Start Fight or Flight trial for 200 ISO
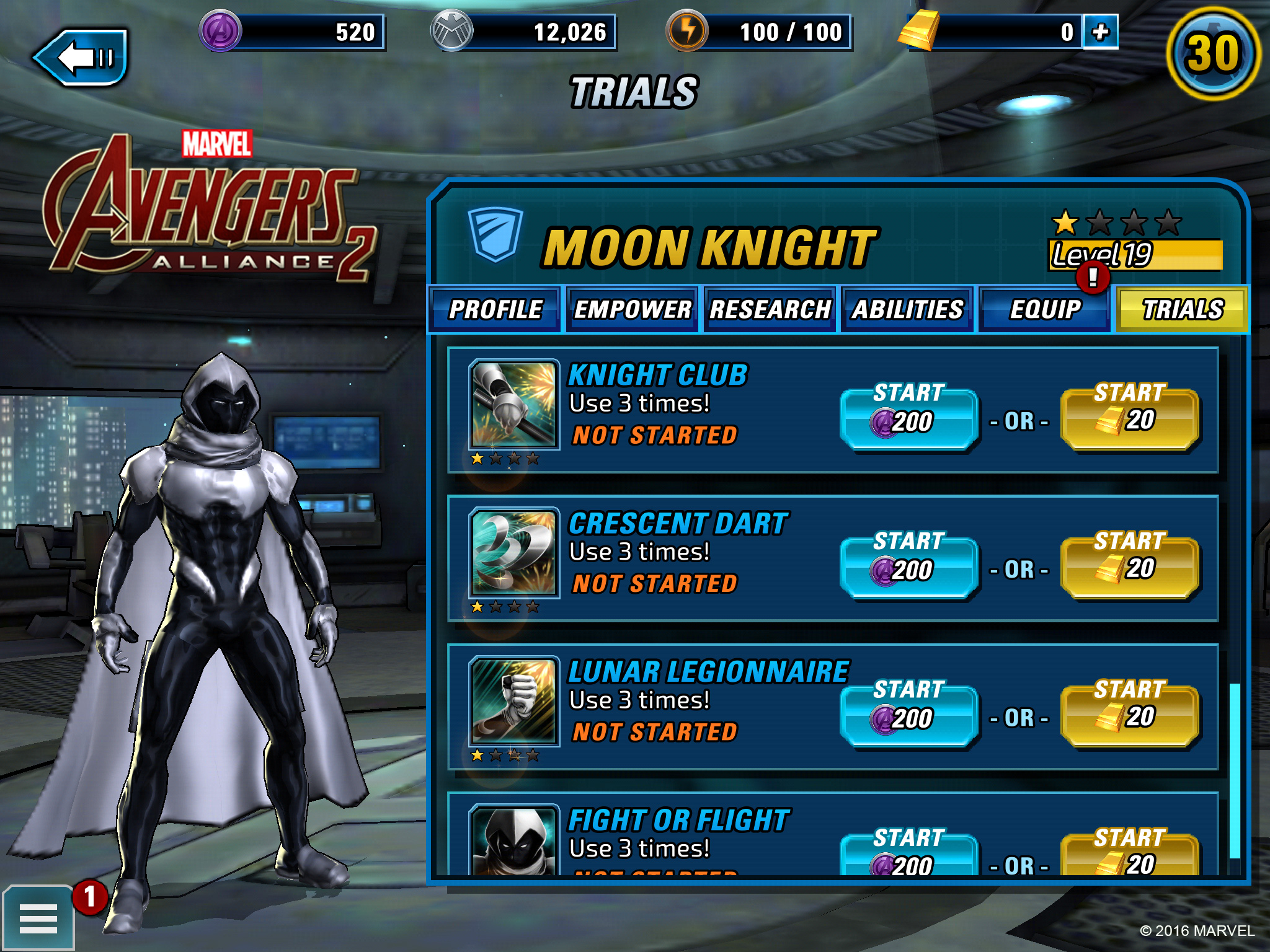This screenshot has height=952, width=1270. (908, 855)
